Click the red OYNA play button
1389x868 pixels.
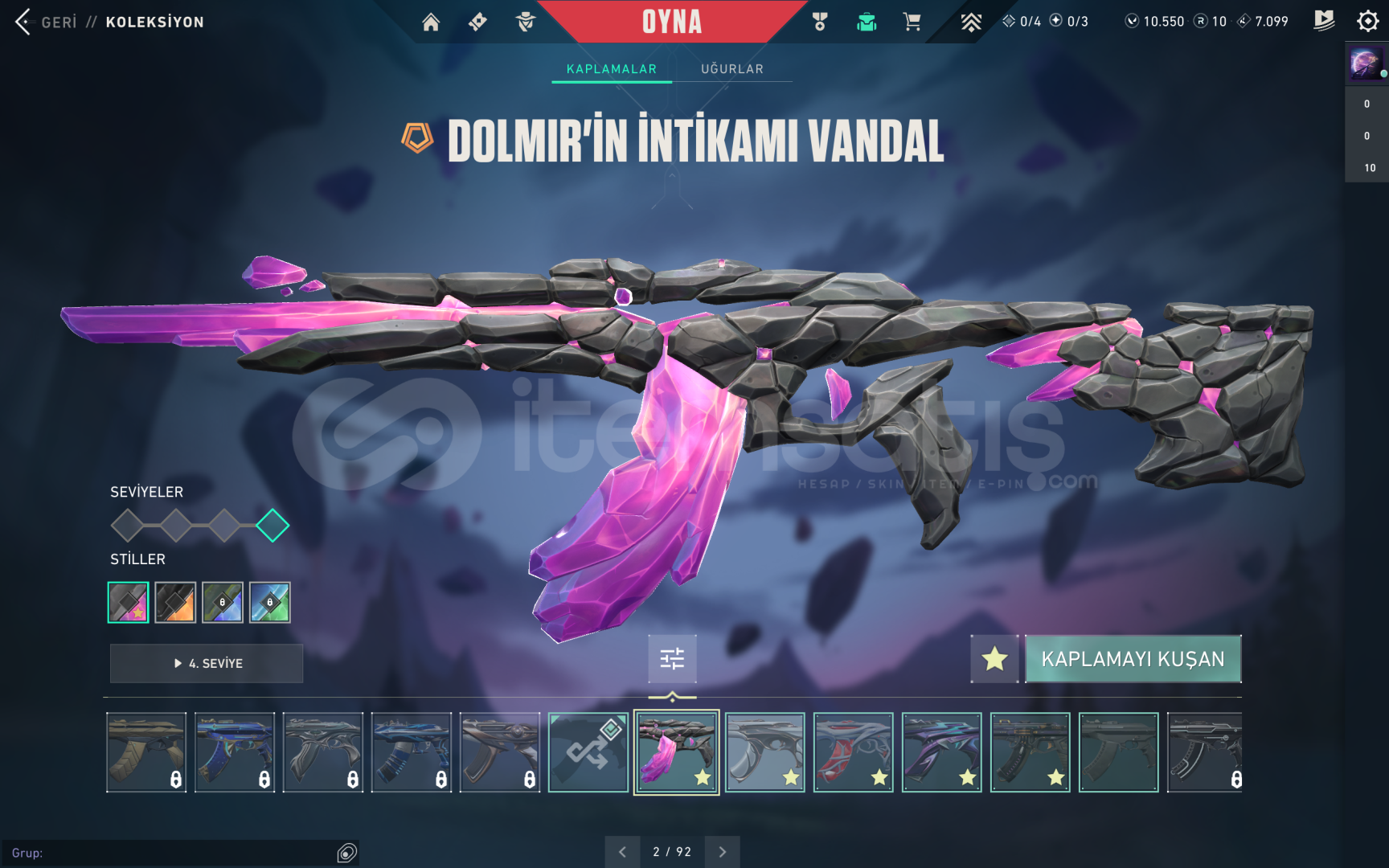pyautogui.click(x=672, y=22)
